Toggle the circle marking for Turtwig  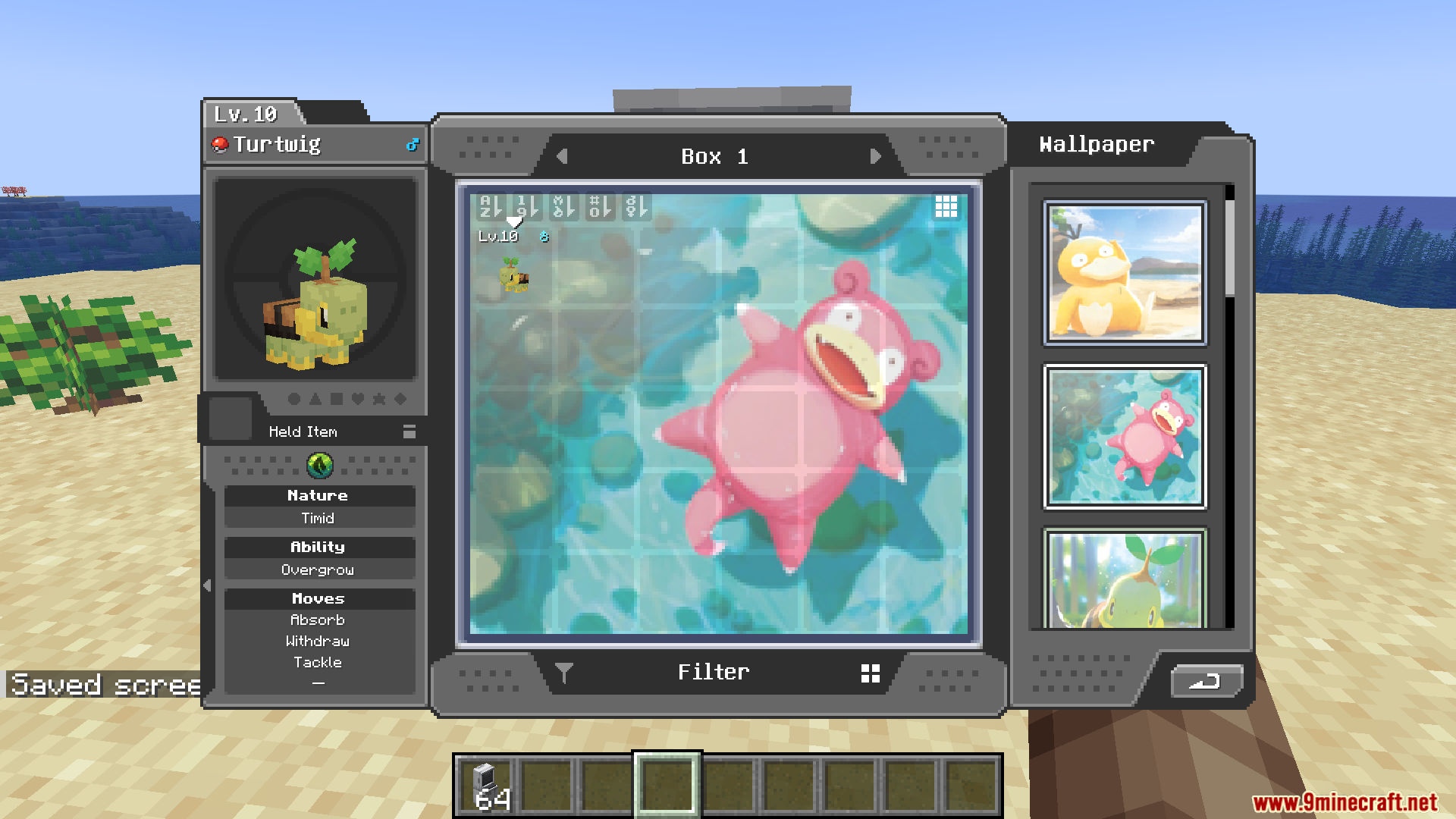point(294,400)
